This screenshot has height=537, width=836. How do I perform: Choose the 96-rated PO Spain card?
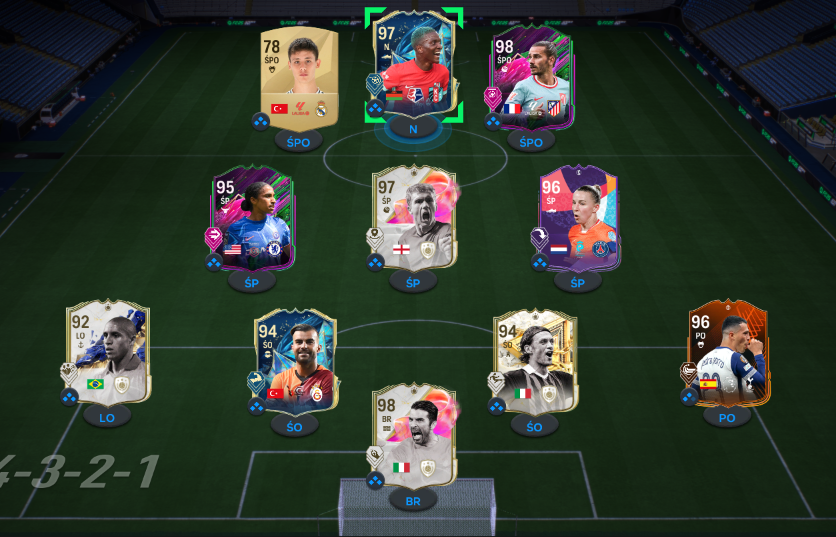[727, 355]
